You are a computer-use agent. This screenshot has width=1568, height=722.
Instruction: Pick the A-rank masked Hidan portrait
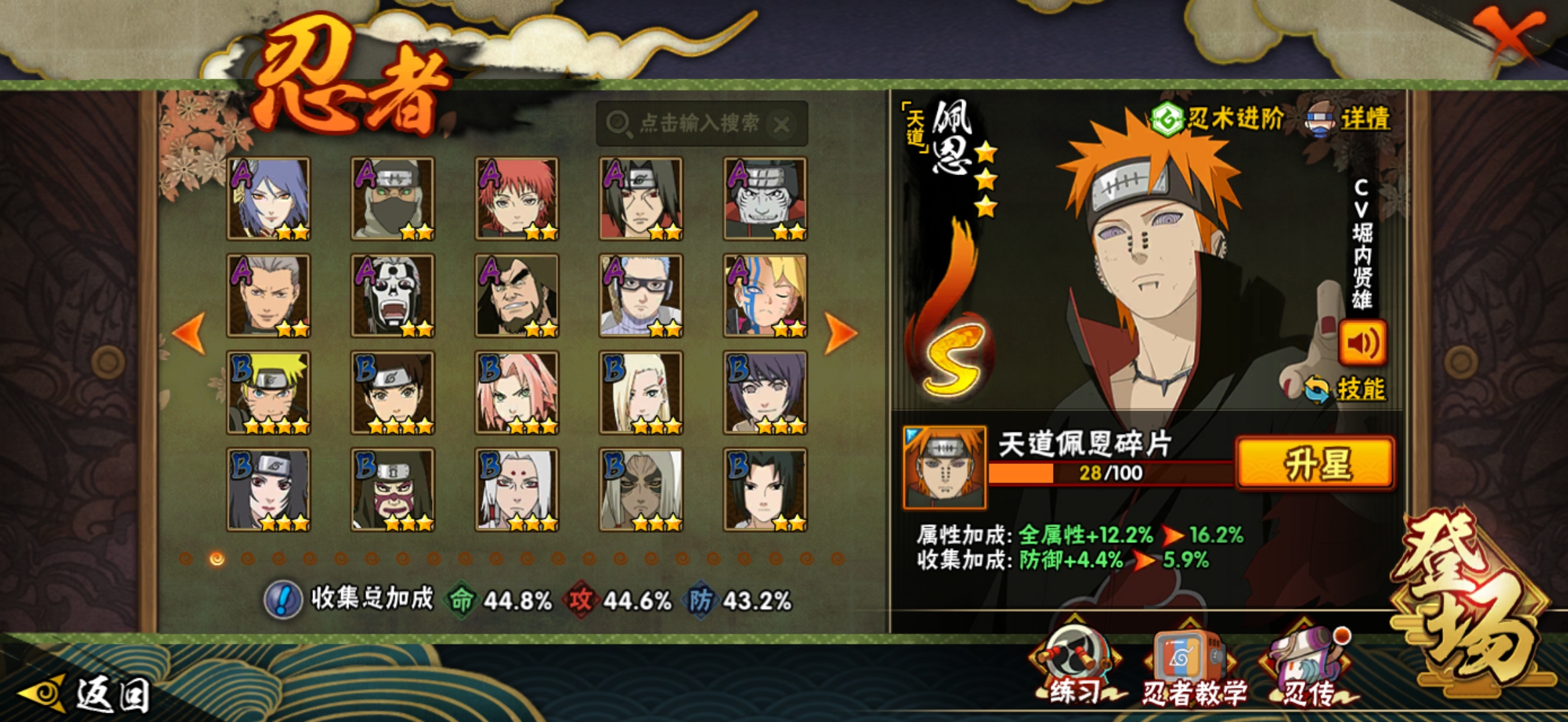393,295
